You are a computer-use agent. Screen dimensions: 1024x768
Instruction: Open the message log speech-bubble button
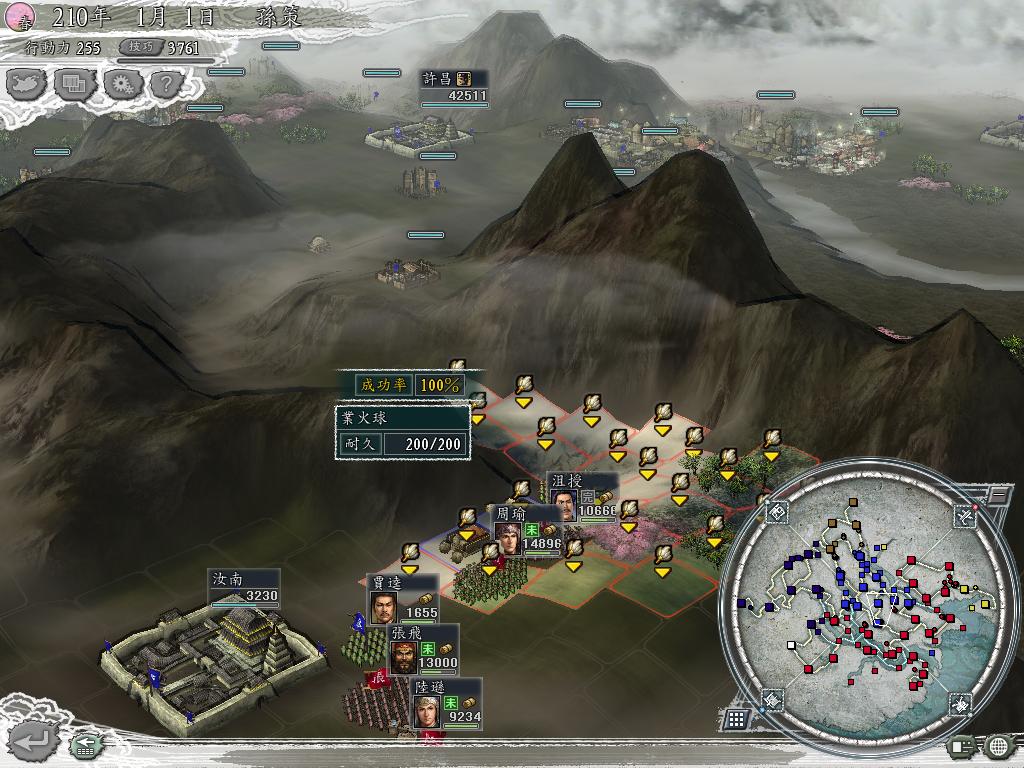tap(963, 745)
